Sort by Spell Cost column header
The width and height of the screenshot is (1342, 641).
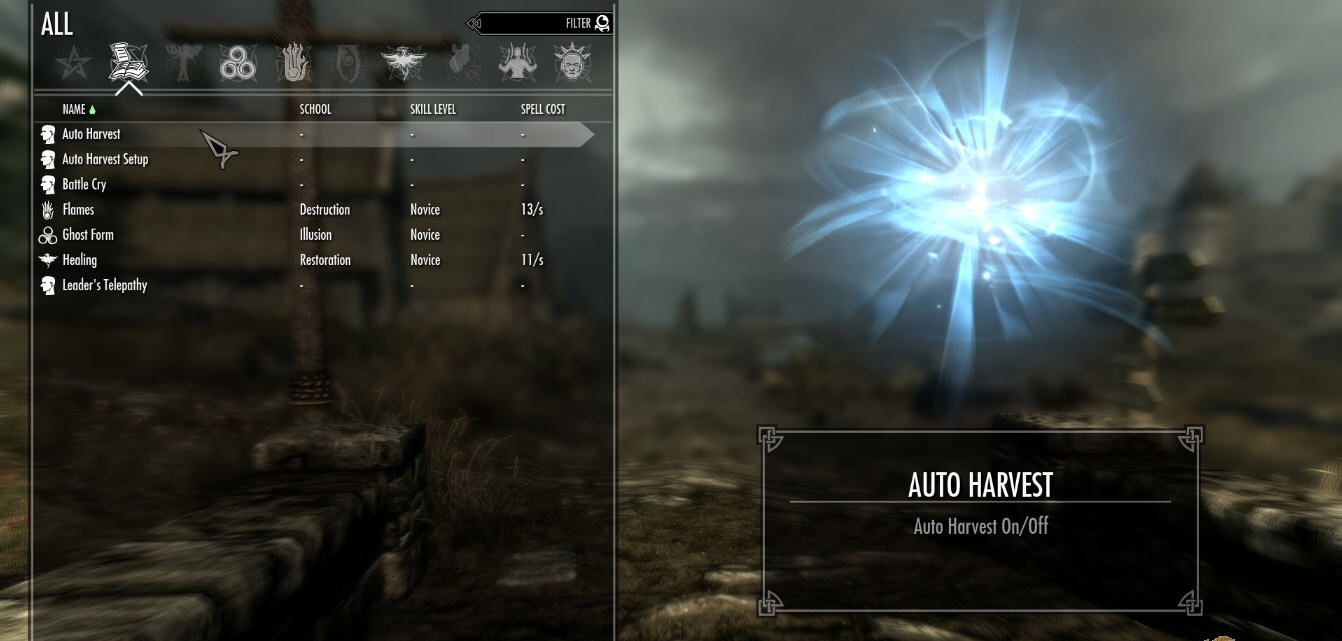coord(543,109)
